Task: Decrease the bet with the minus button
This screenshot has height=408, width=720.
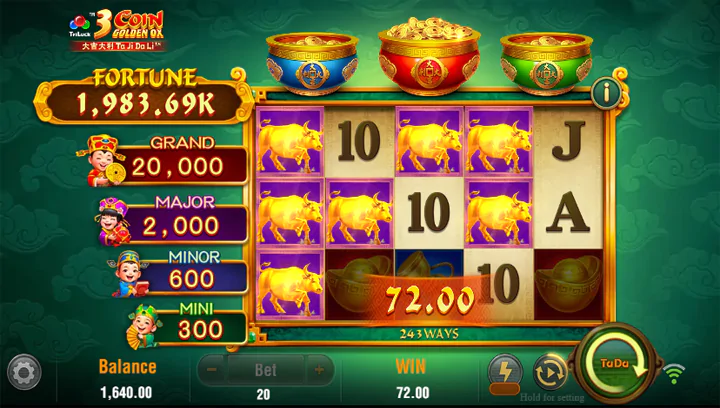Action: [211, 369]
